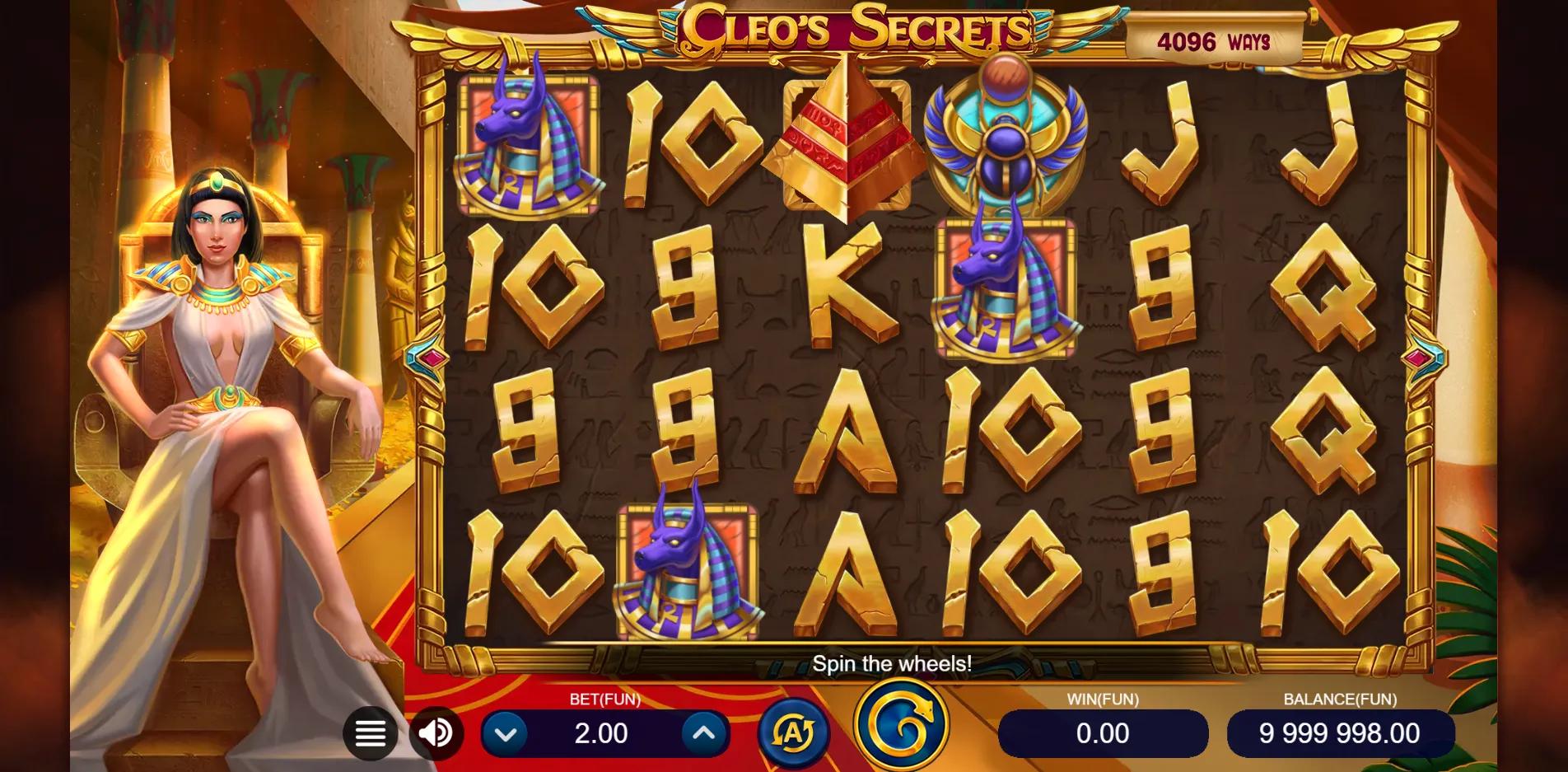The height and width of the screenshot is (772, 1568).
Task: Open the hamburger game menu
Action: click(371, 732)
